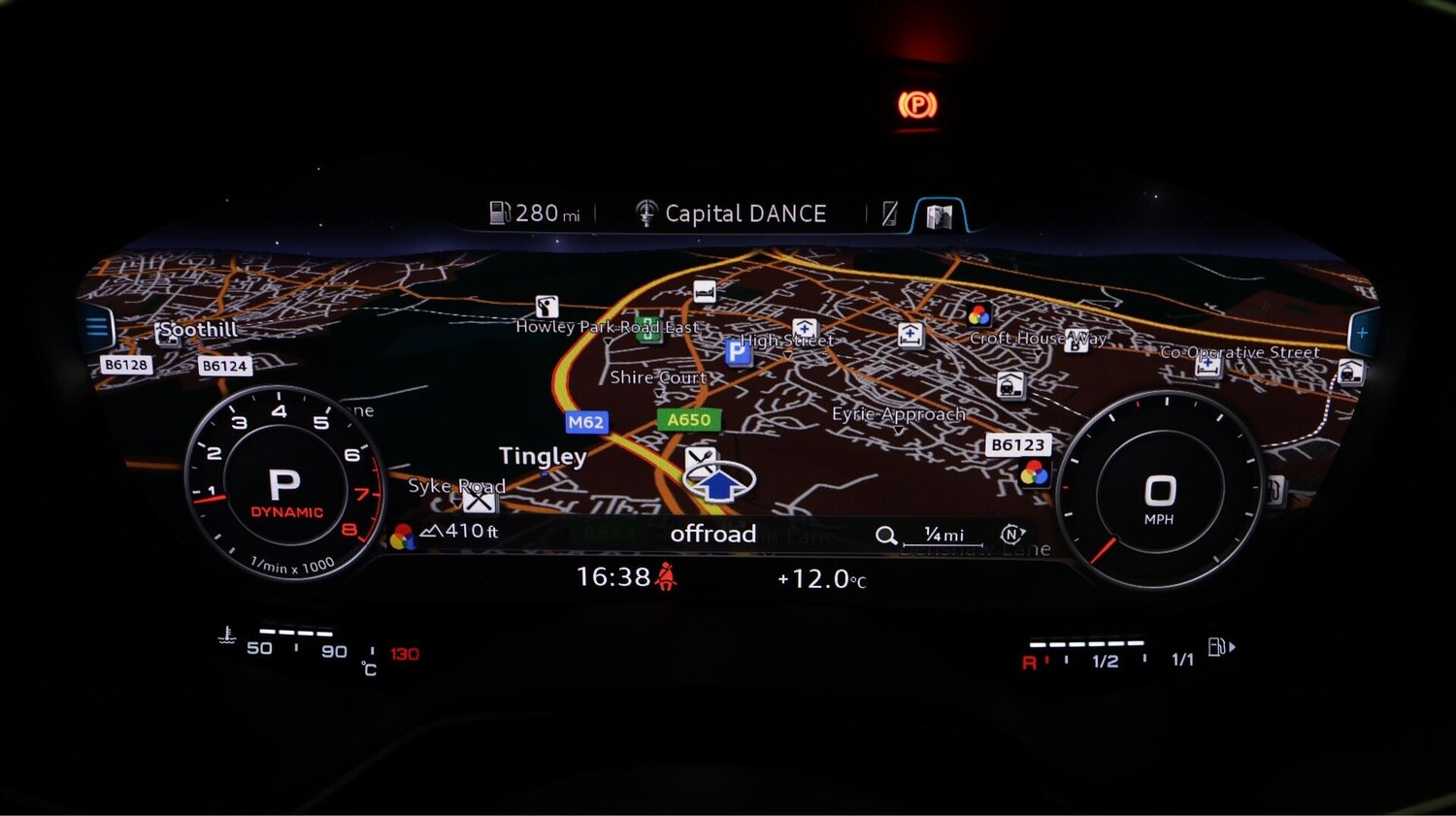1456x816 pixels.
Task: Toggle the north compass orientation icon
Action: pyautogui.click(x=1011, y=534)
